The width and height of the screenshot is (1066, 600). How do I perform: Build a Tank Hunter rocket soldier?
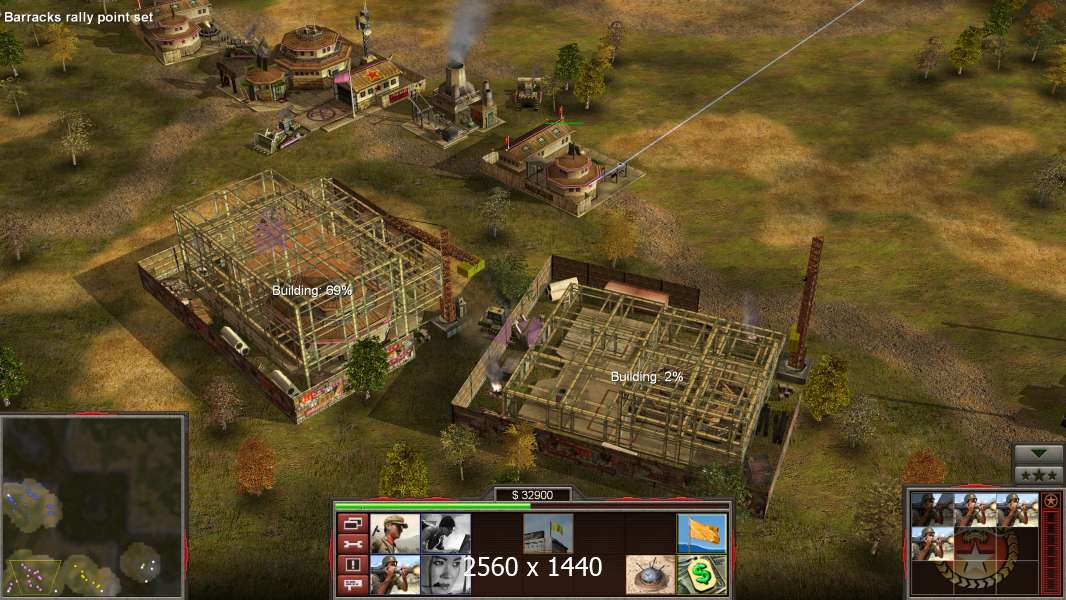395,574
